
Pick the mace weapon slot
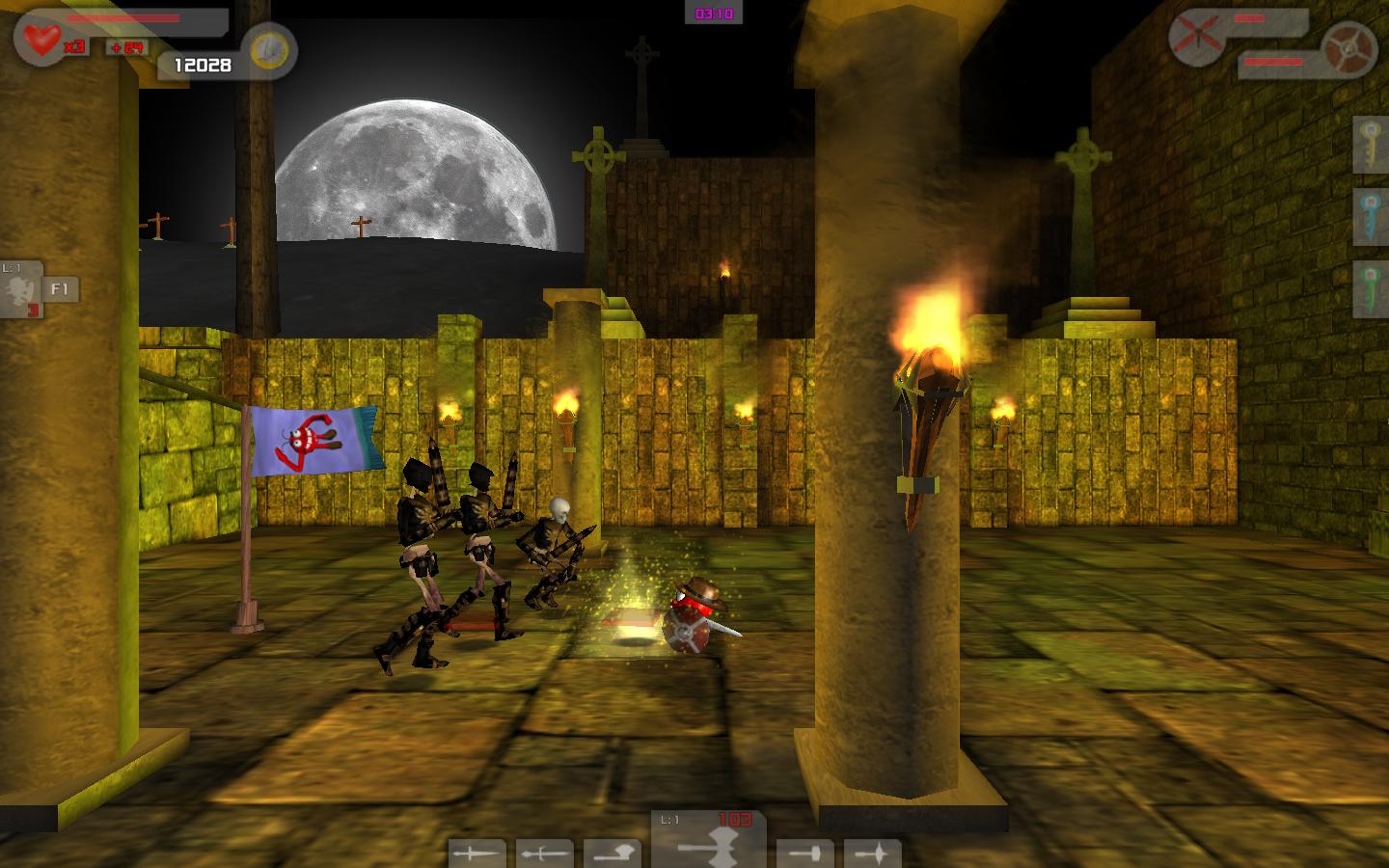(x=873, y=854)
